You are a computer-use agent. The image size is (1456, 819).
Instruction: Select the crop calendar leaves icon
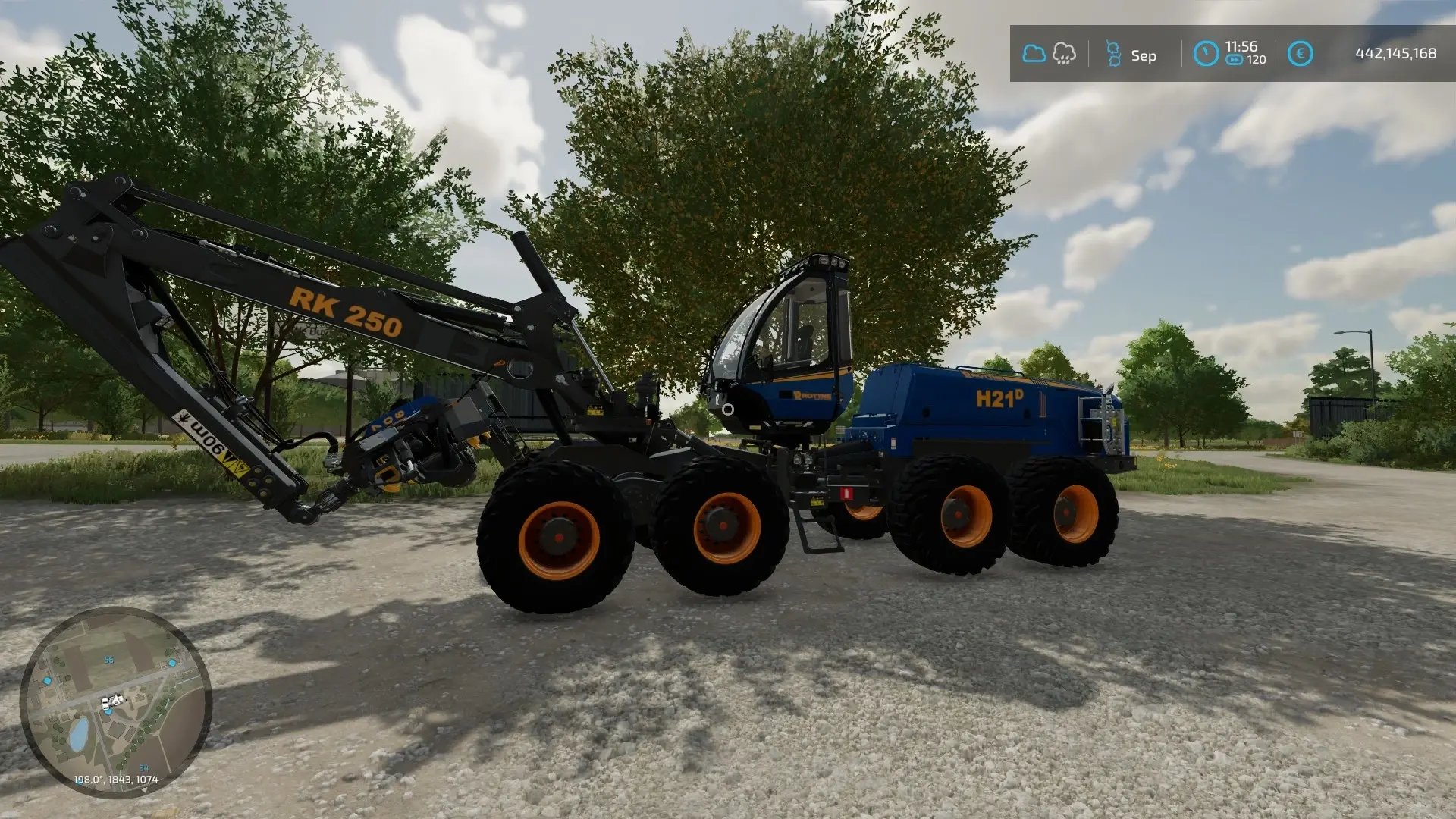click(x=1113, y=53)
